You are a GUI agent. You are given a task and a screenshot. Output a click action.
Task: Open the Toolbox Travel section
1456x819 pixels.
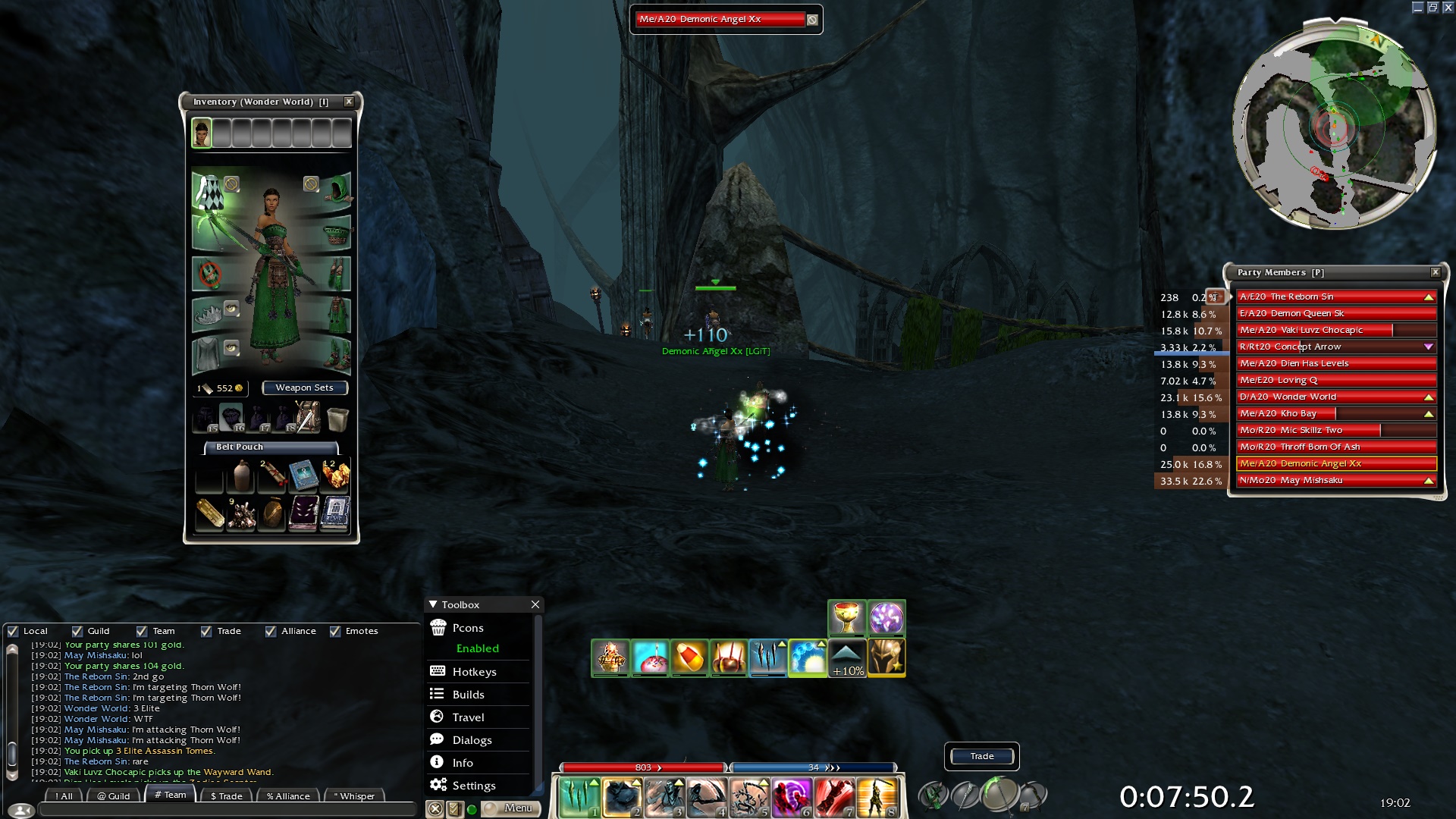[x=468, y=717]
